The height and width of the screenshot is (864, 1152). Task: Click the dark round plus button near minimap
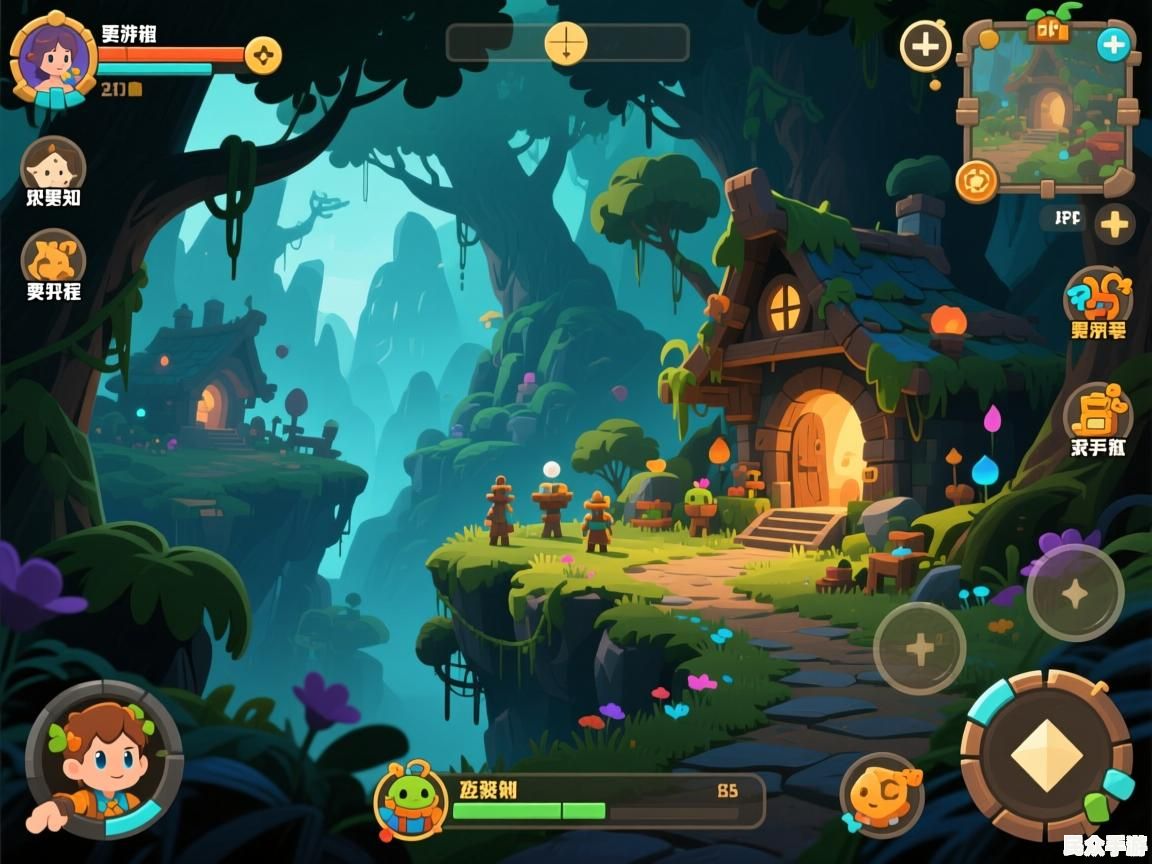(926, 46)
